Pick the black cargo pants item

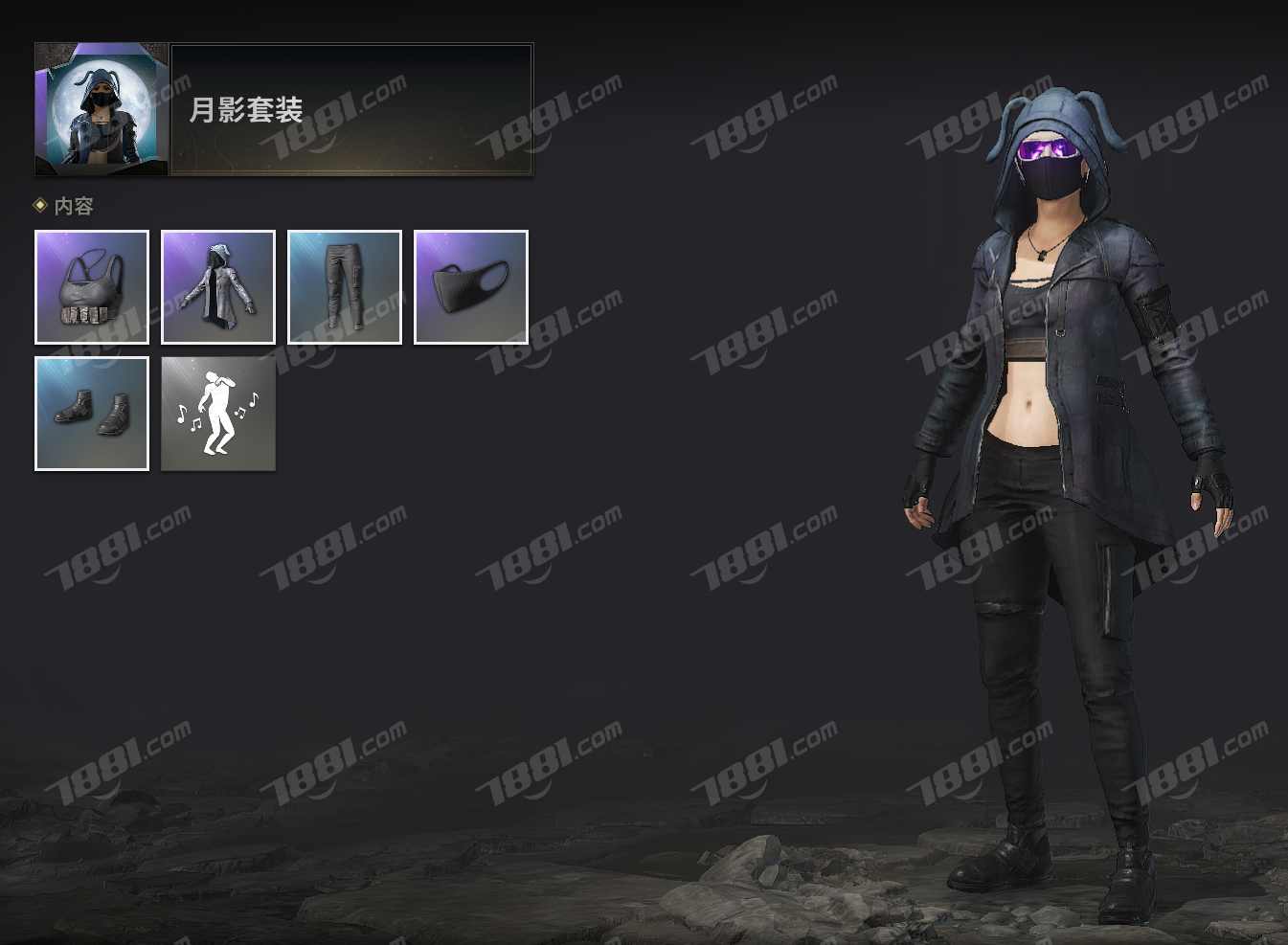click(345, 287)
